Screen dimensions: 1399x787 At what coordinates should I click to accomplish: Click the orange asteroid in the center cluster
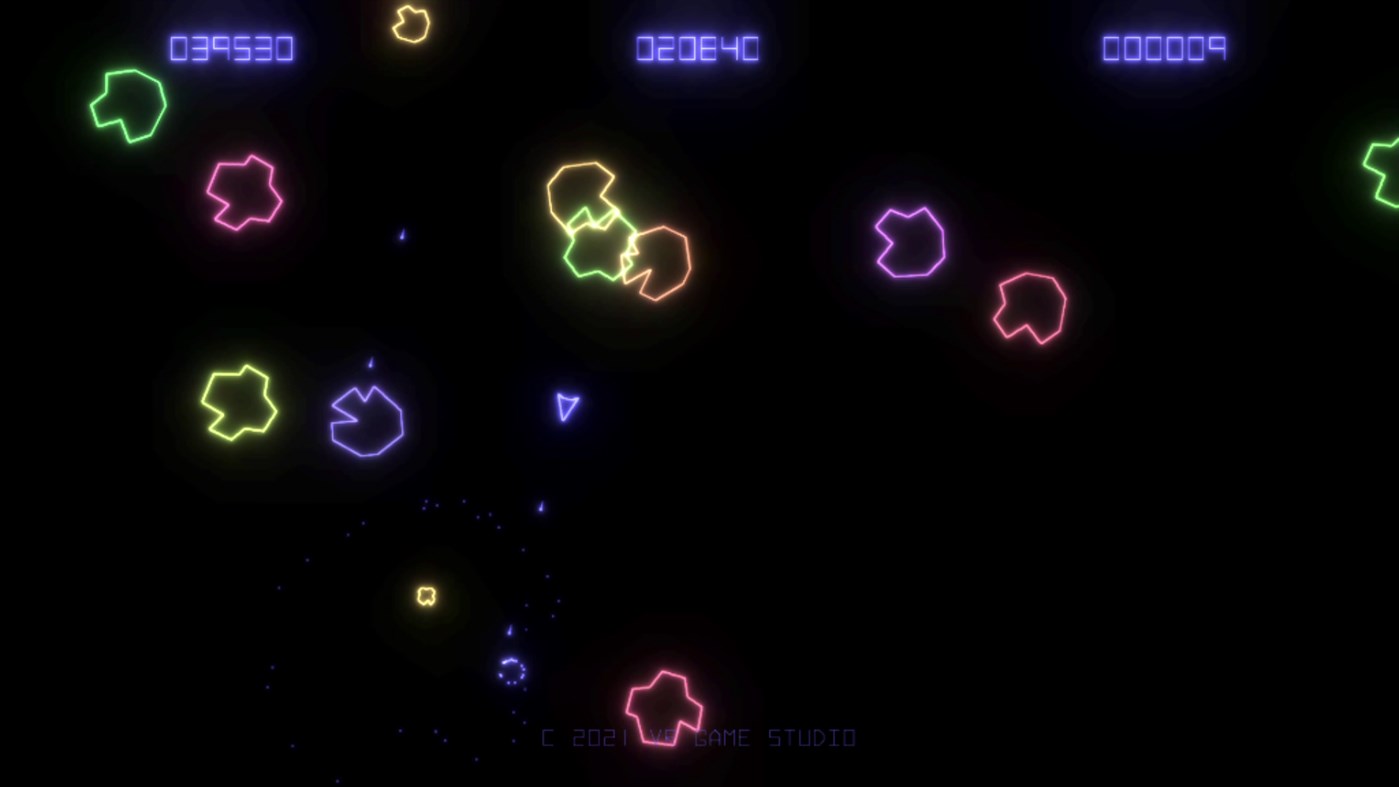tap(663, 260)
